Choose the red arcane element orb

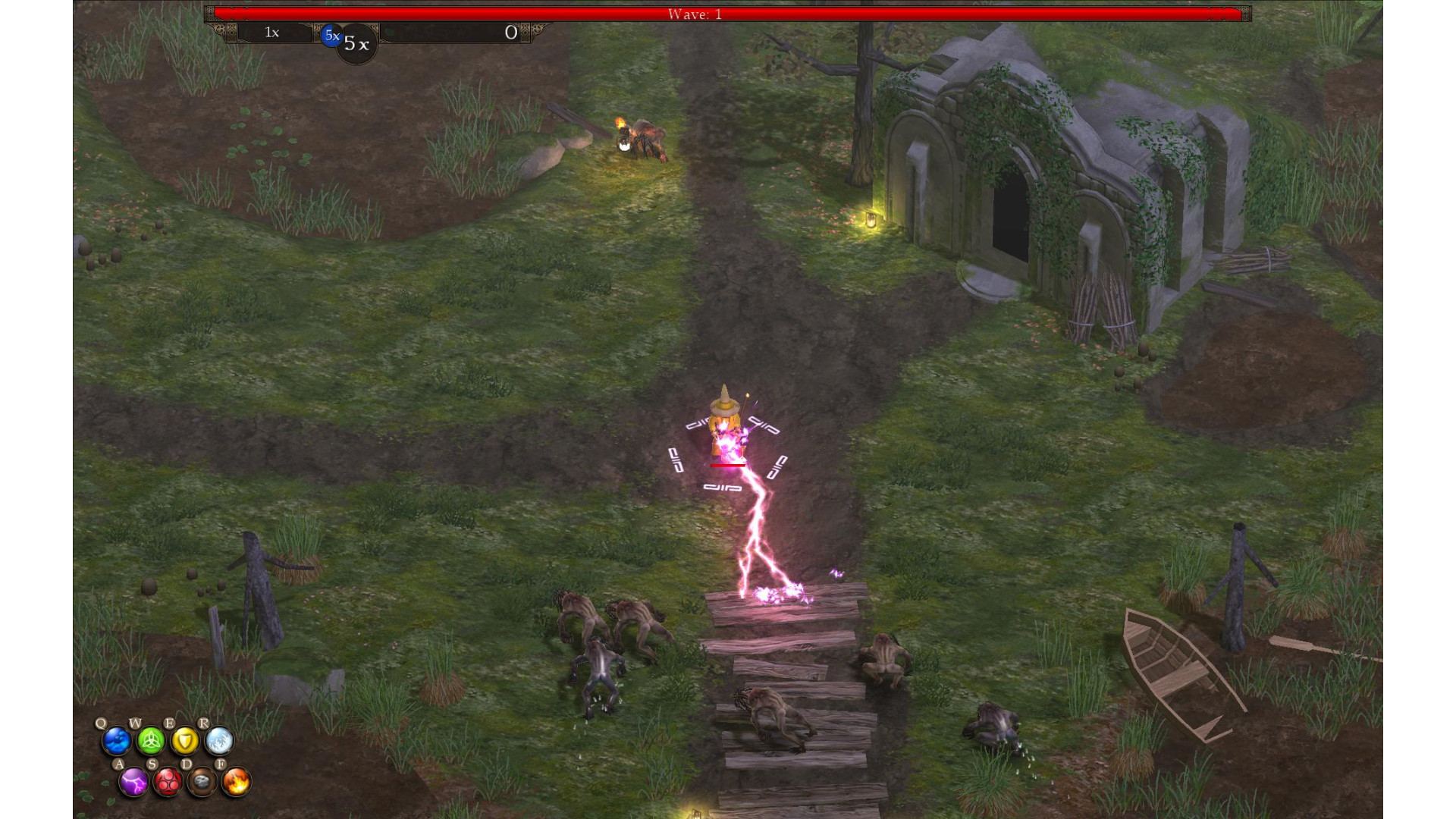pos(168,782)
